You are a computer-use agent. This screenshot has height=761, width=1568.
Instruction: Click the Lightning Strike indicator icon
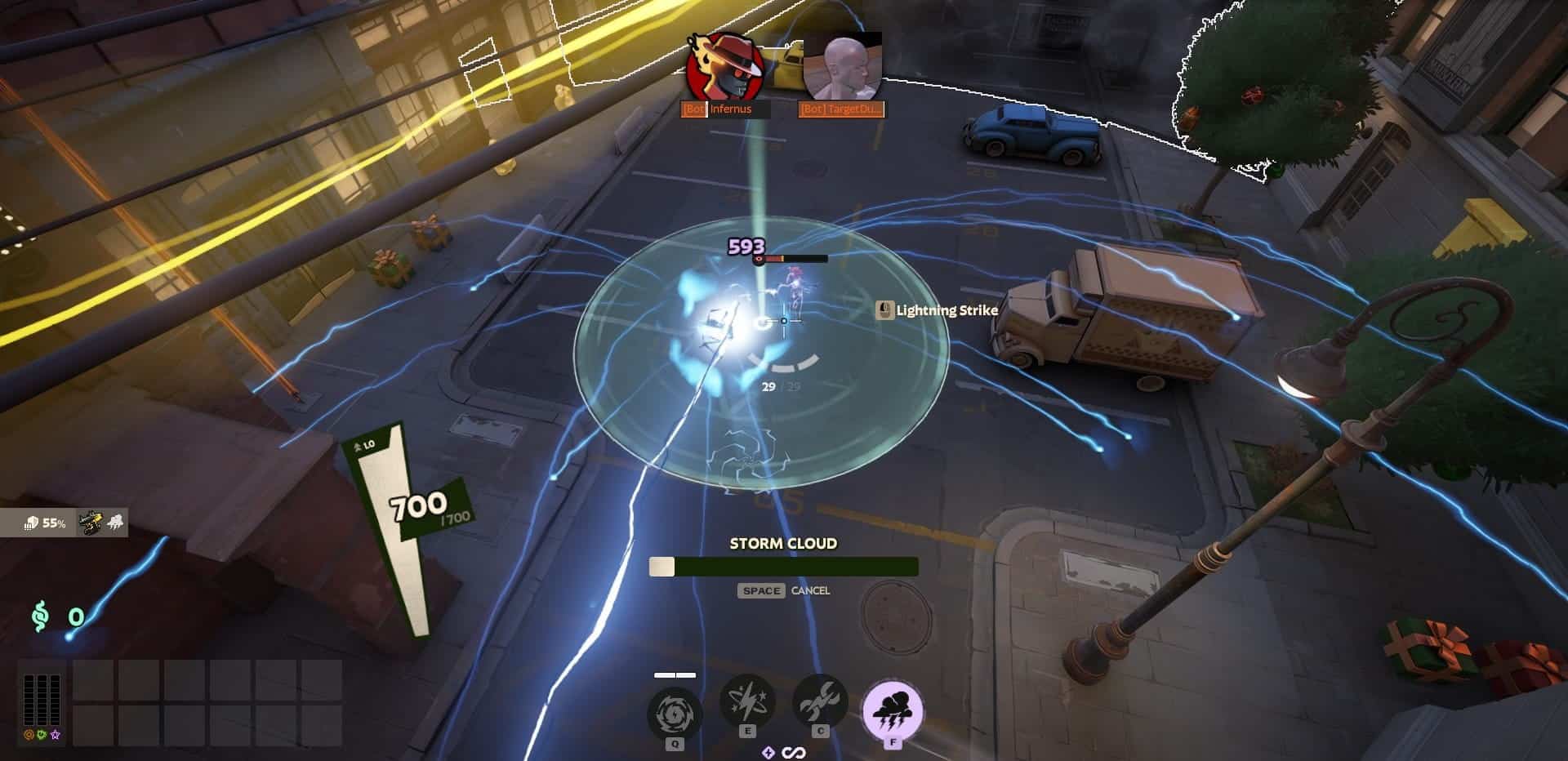[x=887, y=310]
